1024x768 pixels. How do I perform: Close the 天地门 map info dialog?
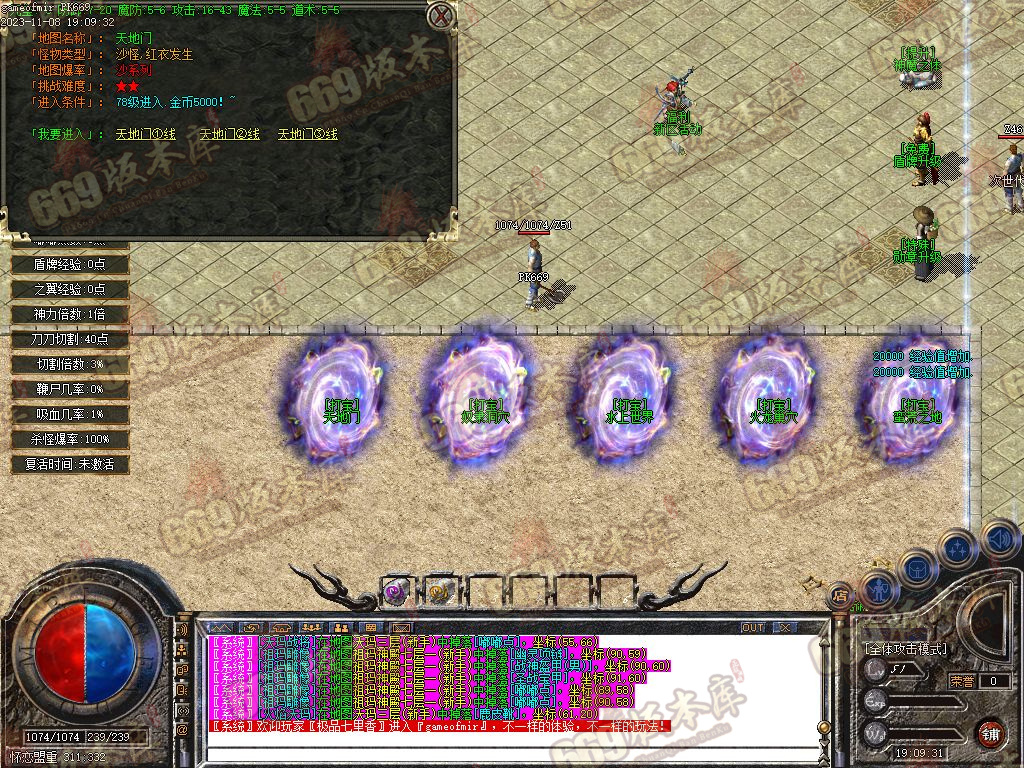(440, 16)
